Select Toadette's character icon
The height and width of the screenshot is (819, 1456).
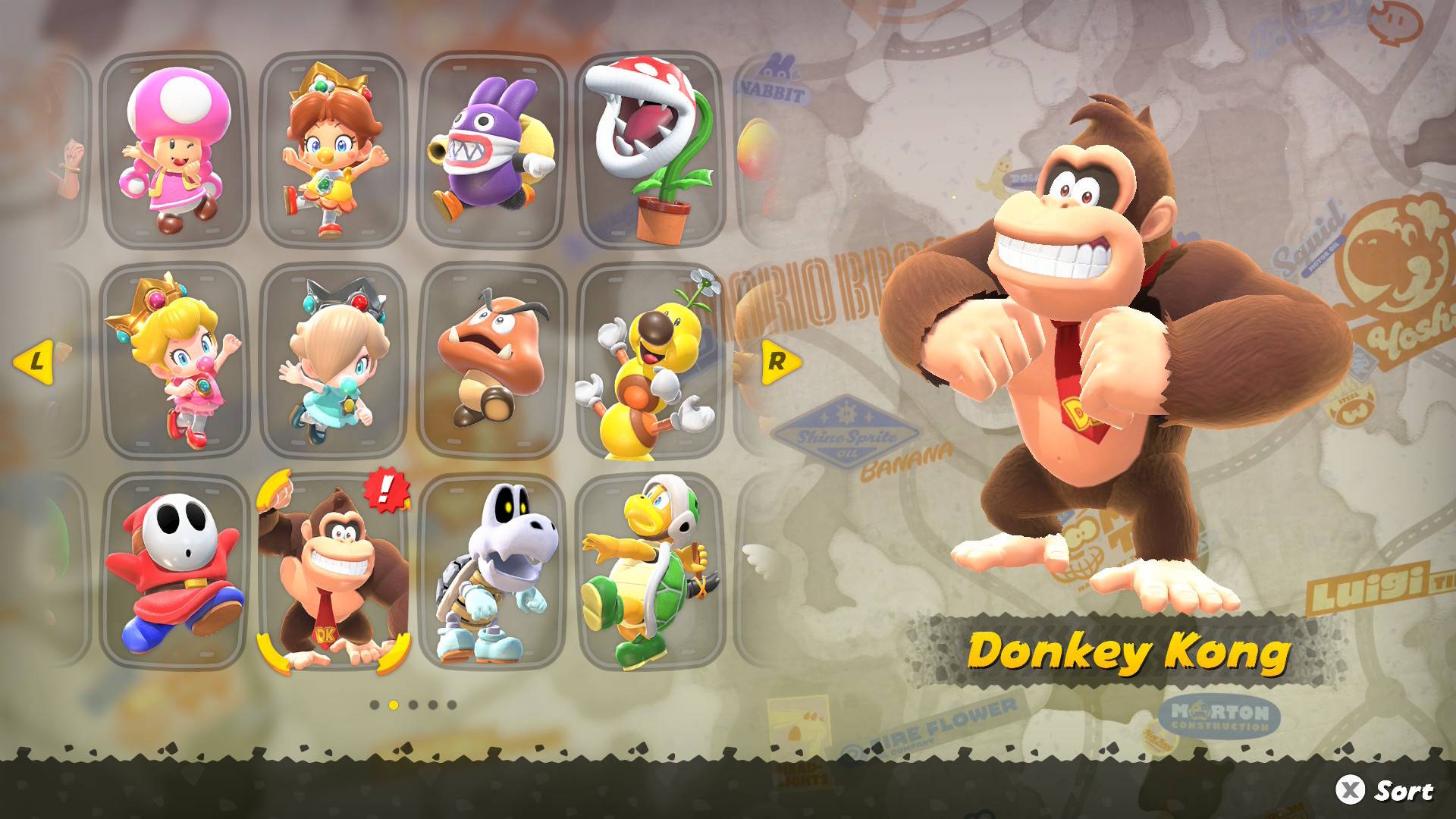[176, 148]
